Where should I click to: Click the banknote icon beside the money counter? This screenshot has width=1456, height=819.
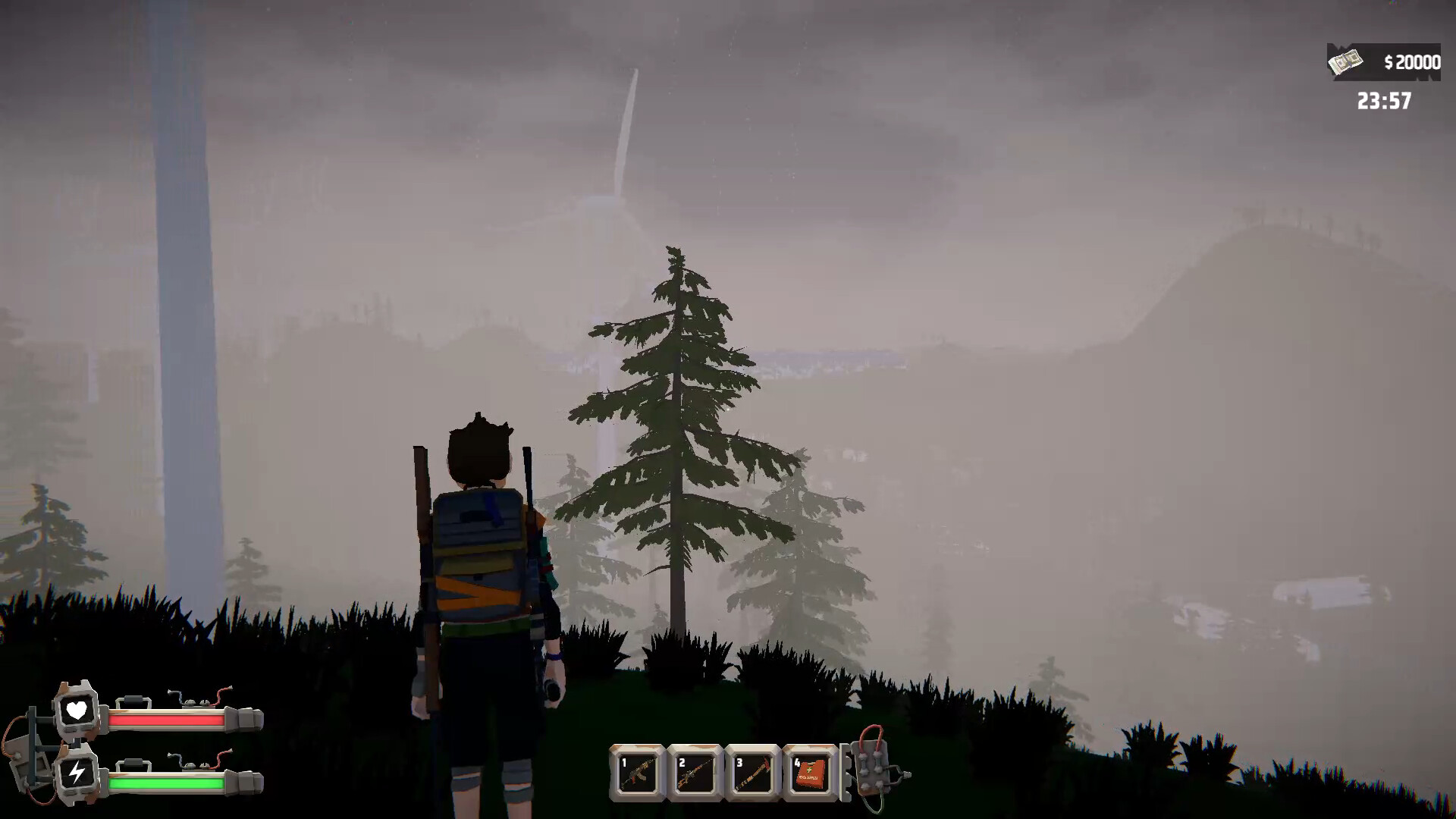point(1345,61)
